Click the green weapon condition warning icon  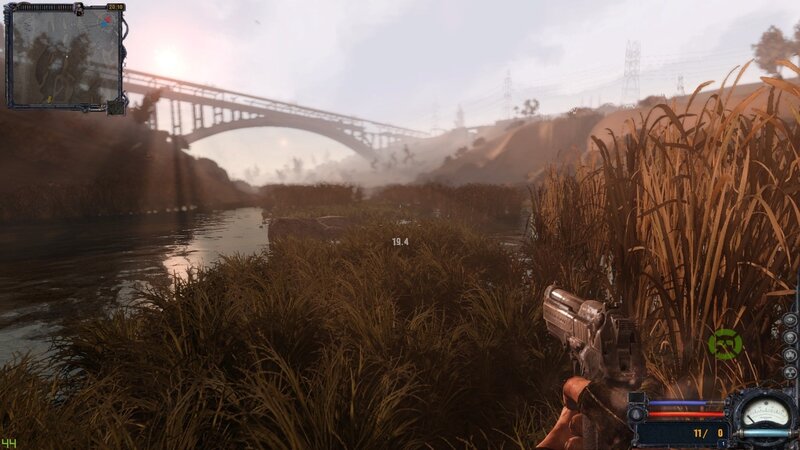[725, 344]
